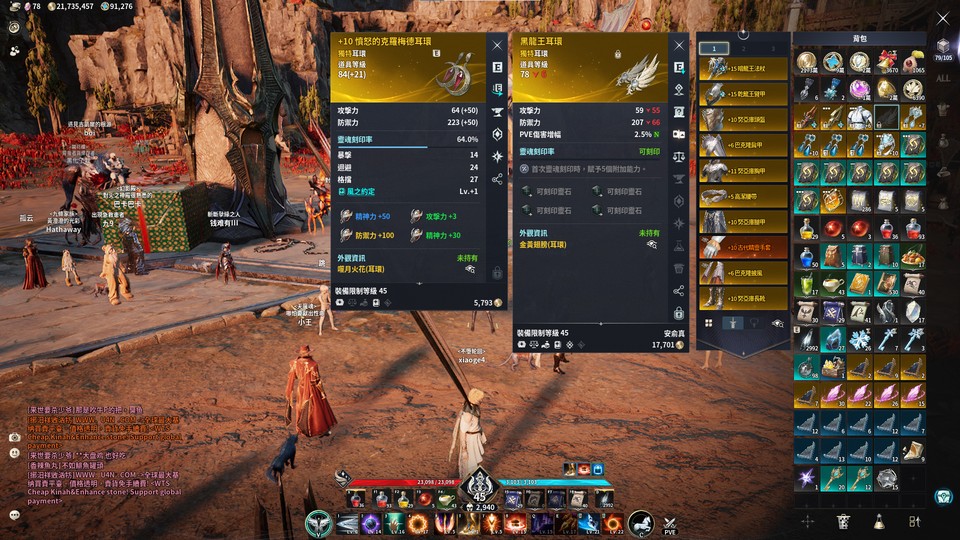Close the +10 Kromede earring tooltip
The height and width of the screenshot is (540, 960).
[x=497, y=45]
